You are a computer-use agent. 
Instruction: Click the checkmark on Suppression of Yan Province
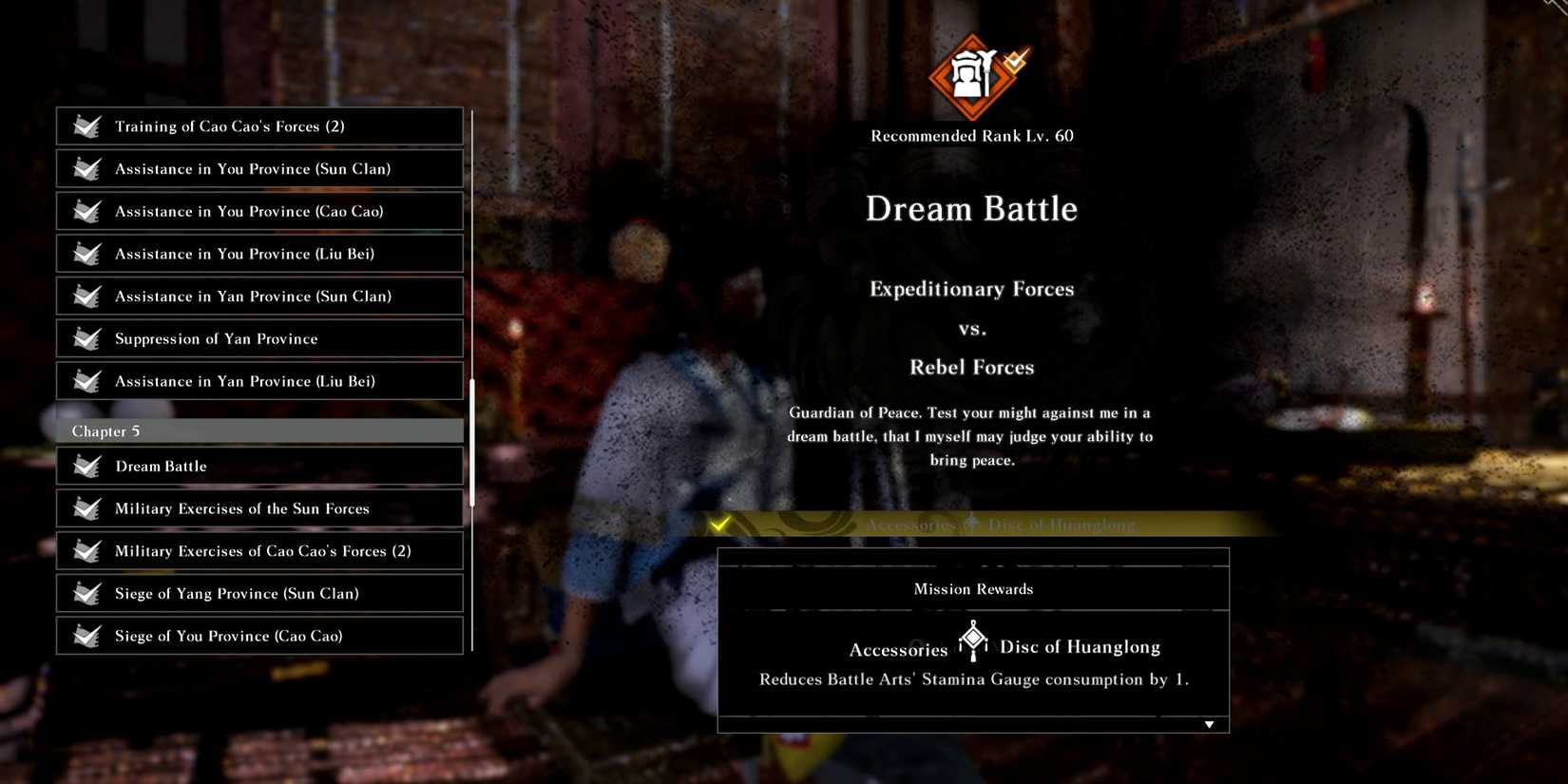(86, 338)
